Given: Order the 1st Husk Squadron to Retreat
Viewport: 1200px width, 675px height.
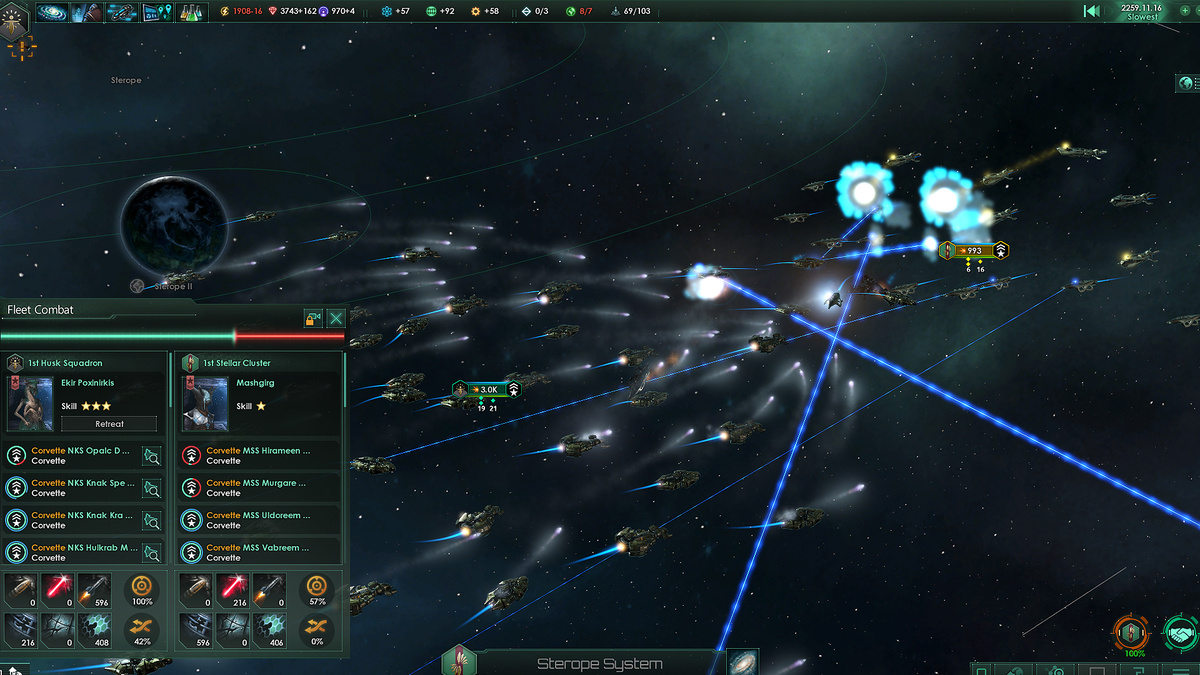Looking at the screenshot, I should (110, 424).
